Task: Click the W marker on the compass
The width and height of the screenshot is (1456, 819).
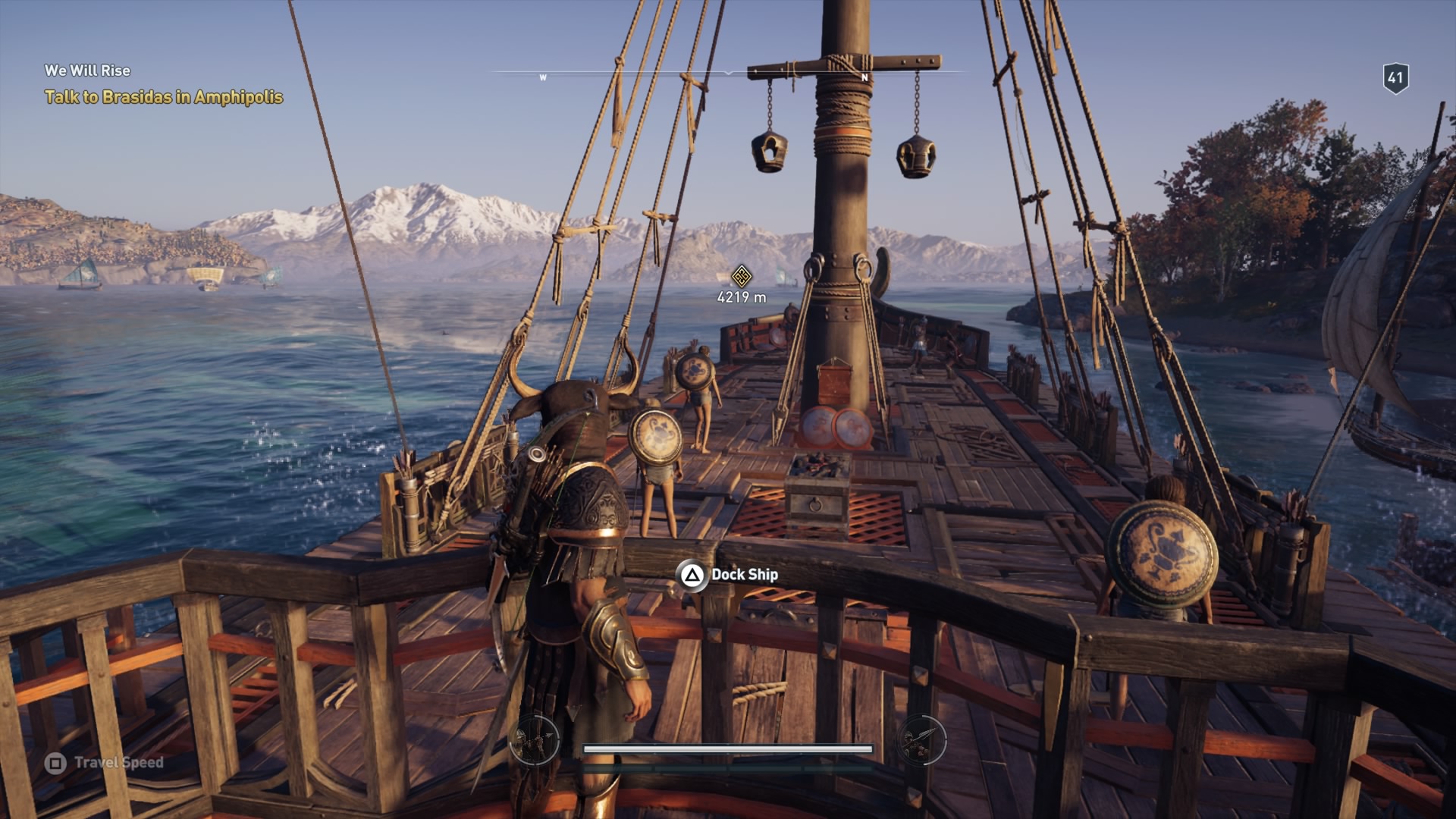Action: tap(543, 77)
